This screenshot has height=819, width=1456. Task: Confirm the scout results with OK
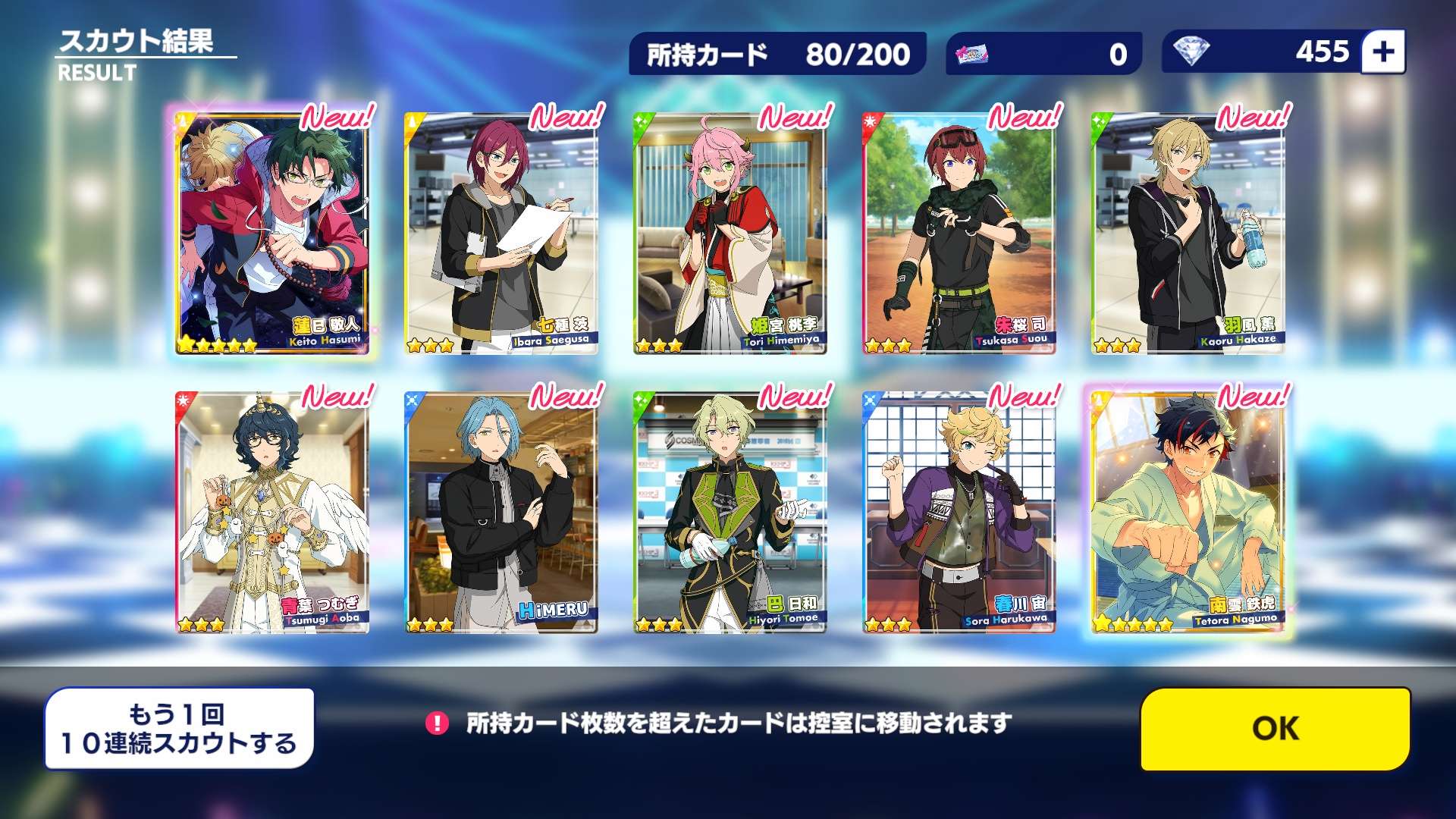click(x=1275, y=729)
